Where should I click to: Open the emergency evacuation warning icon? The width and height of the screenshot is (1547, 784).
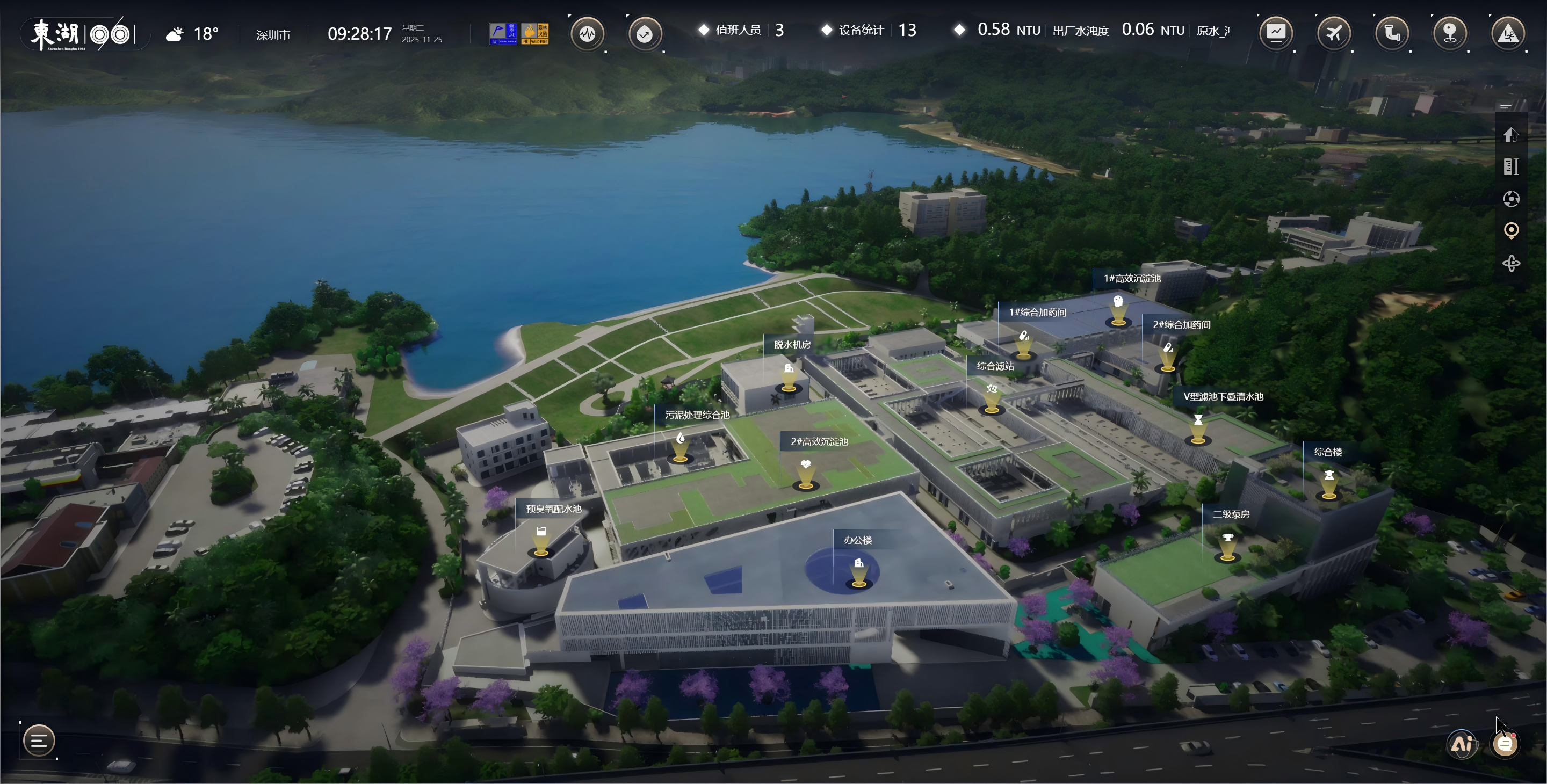pos(1508,32)
